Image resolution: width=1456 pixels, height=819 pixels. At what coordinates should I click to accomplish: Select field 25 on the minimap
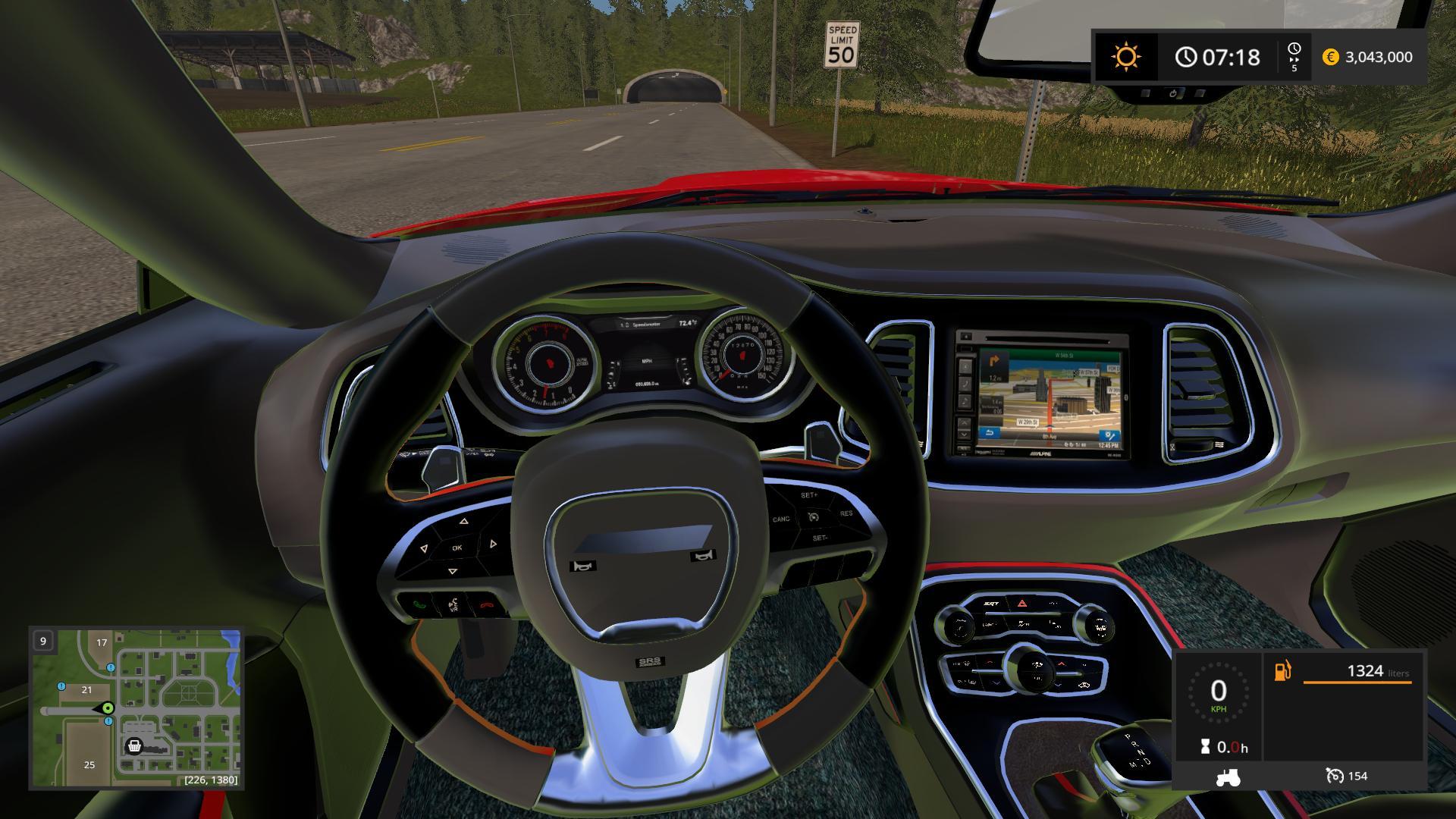[x=89, y=764]
